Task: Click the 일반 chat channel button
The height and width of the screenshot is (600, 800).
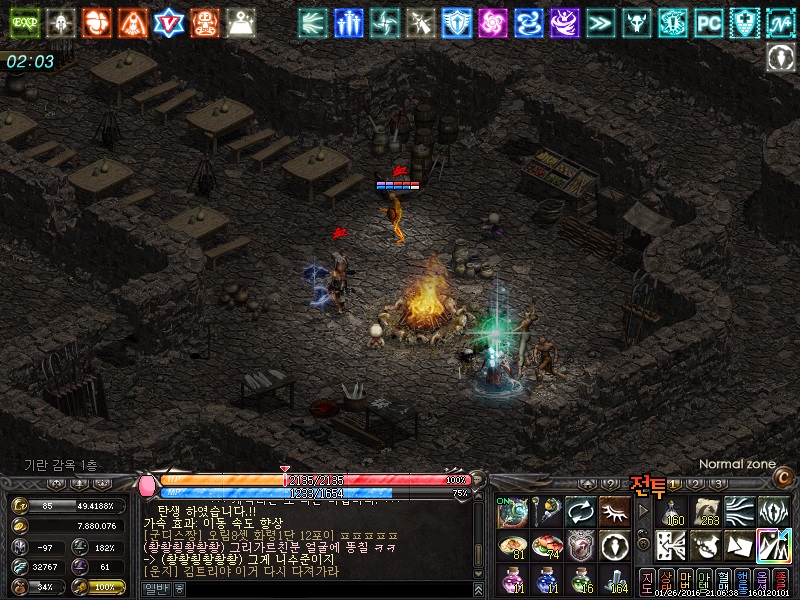Action: click(156, 589)
